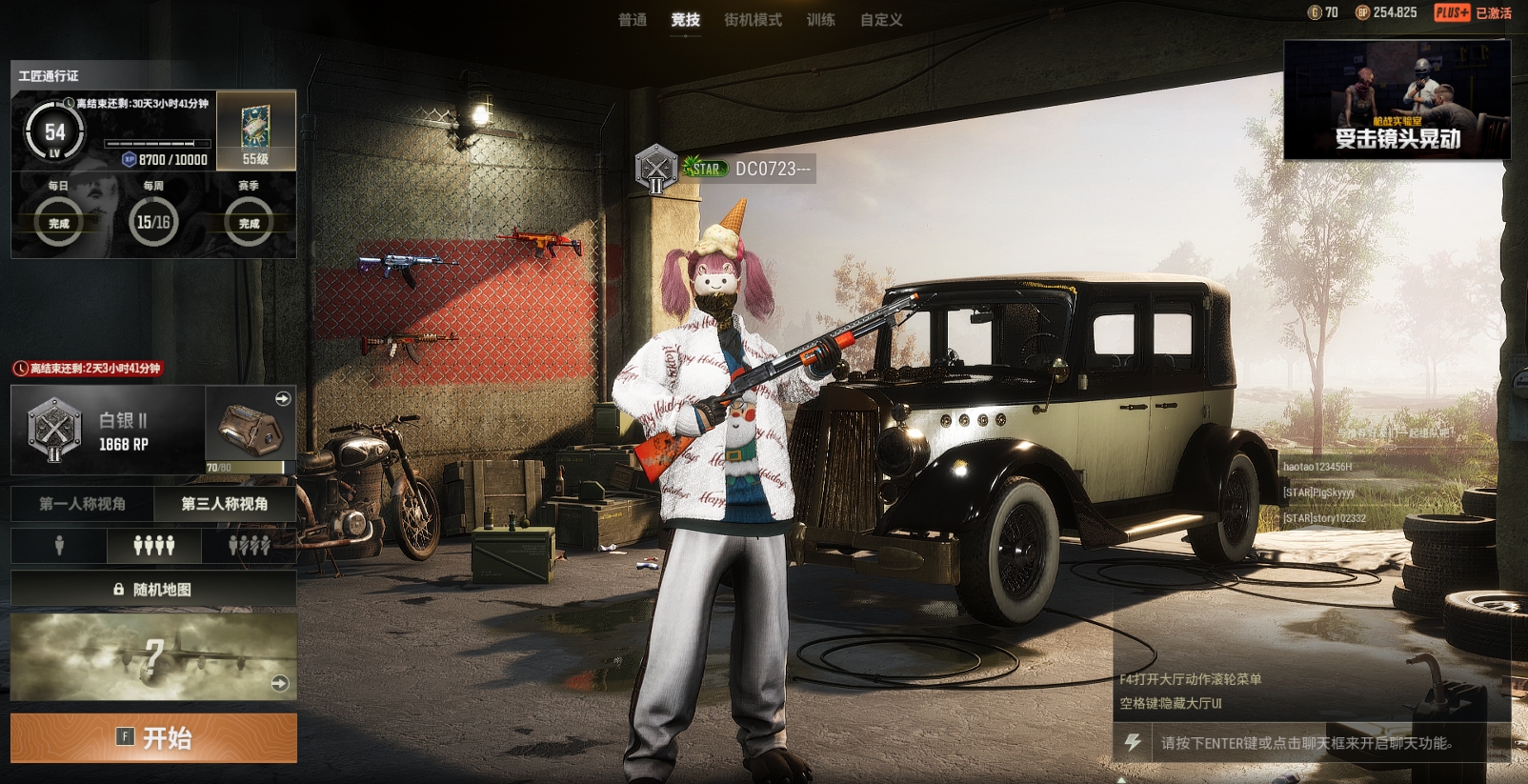Select the 竞技 ranked tab
Screen dimensions: 1528x784
(x=685, y=20)
